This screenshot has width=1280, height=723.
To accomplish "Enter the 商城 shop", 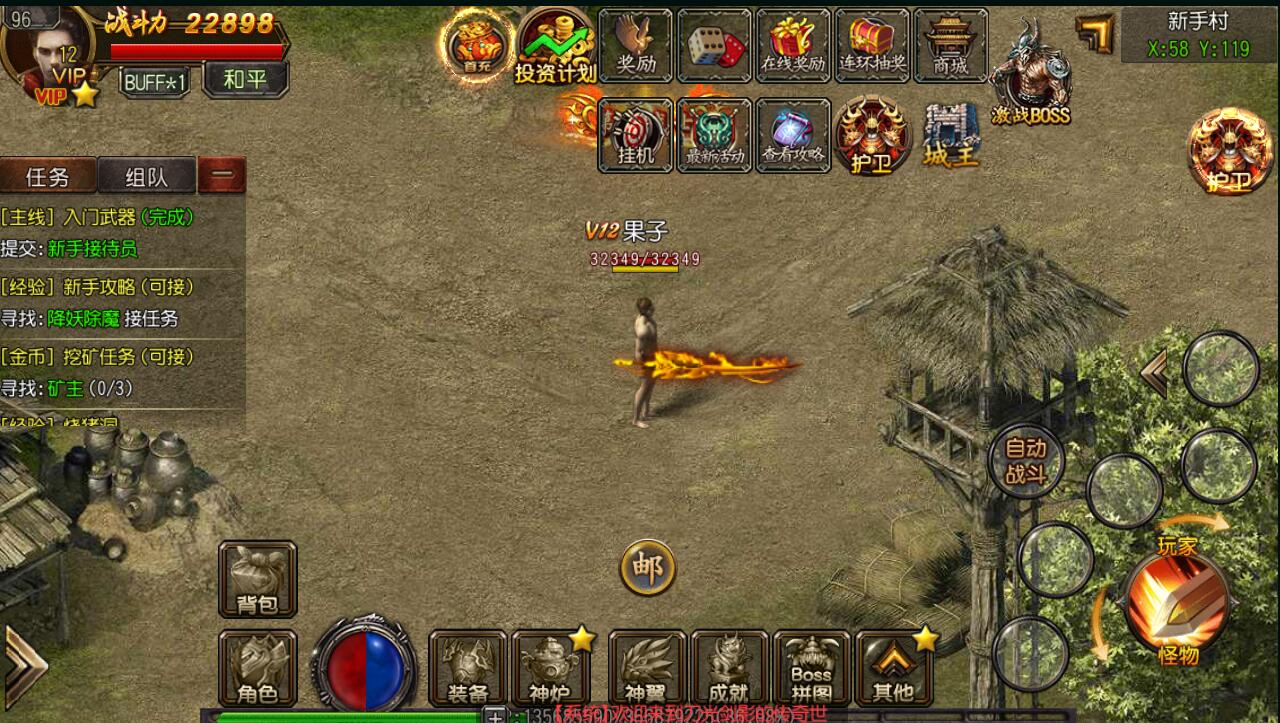I will tap(950, 46).
